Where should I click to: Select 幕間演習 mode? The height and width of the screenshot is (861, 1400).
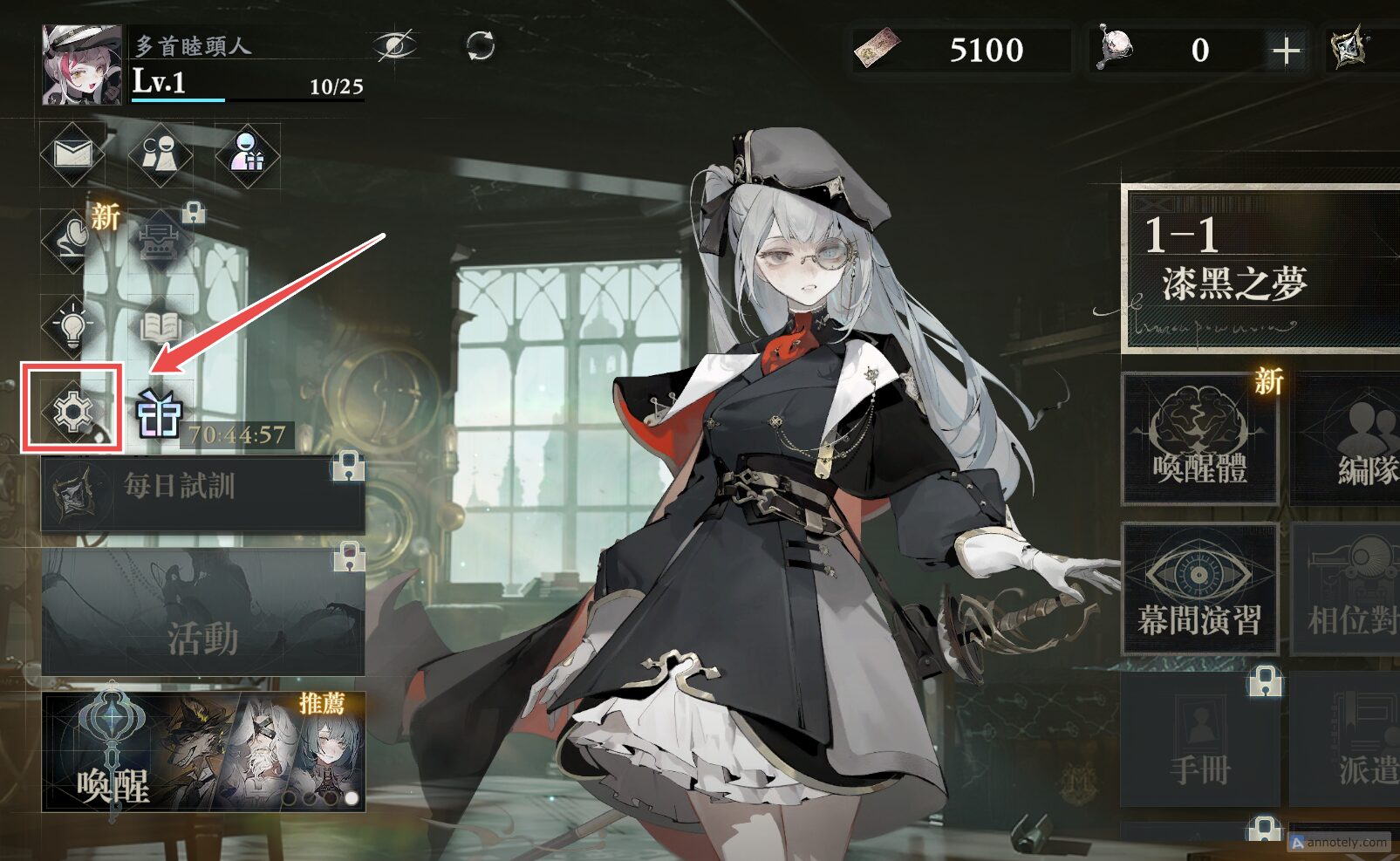point(1200,589)
